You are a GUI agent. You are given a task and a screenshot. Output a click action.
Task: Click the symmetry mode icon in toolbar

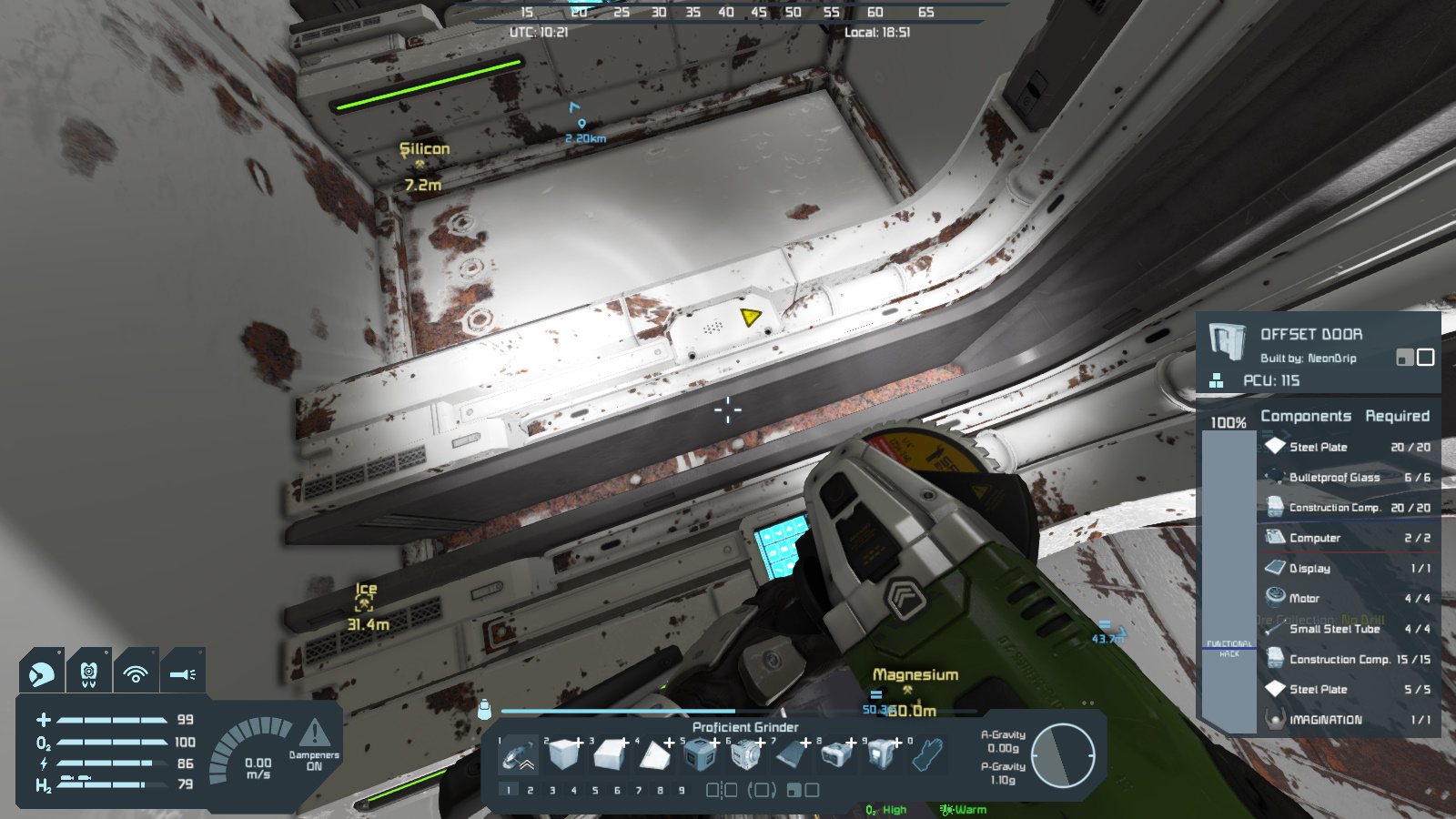coord(722,790)
